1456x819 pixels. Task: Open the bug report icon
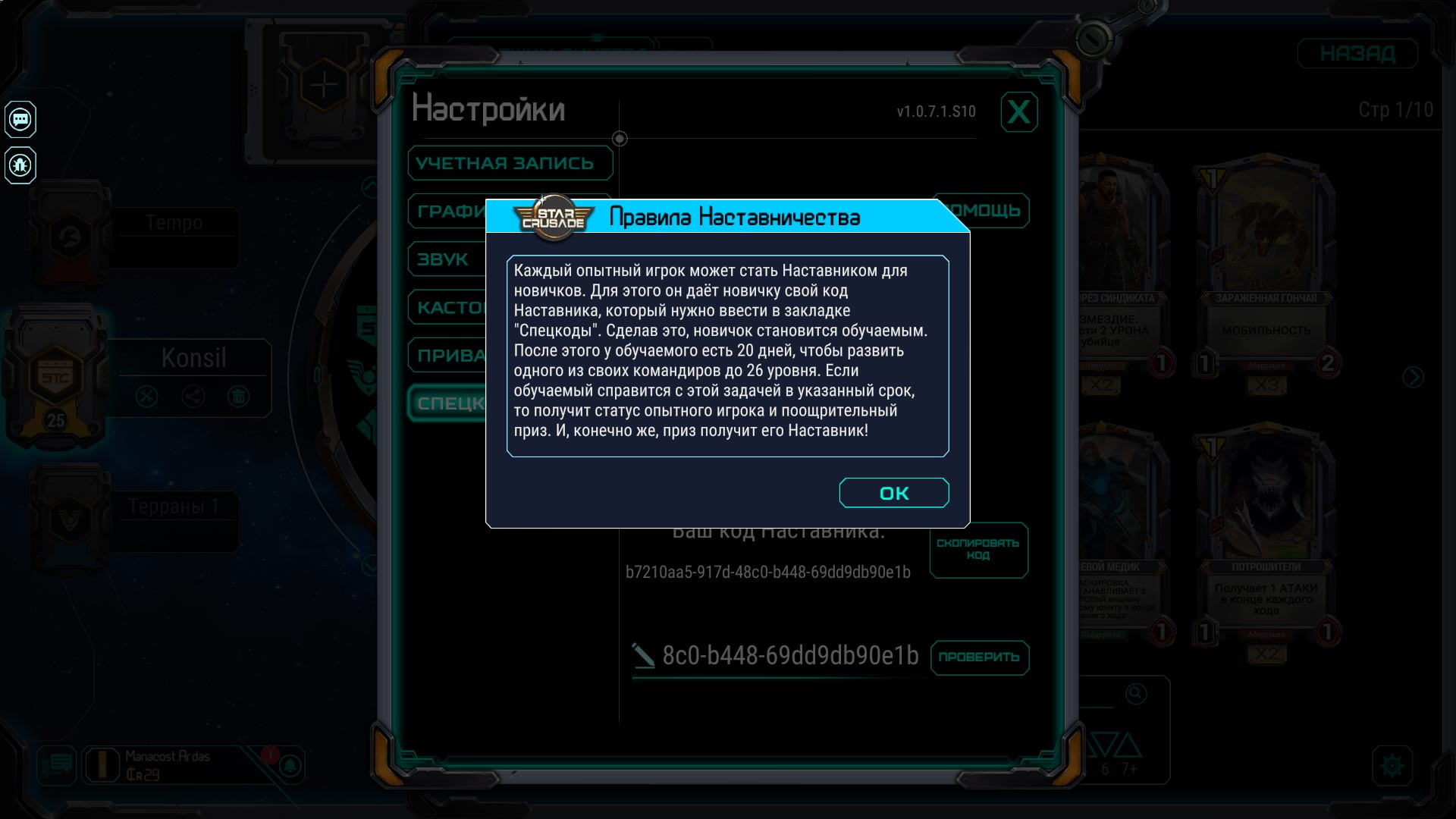20,165
